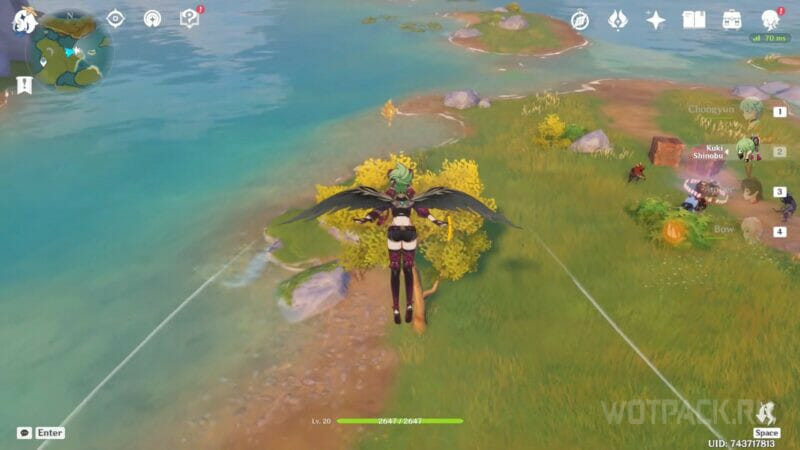
Task: Open the compass events icon
Action: tap(579, 20)
